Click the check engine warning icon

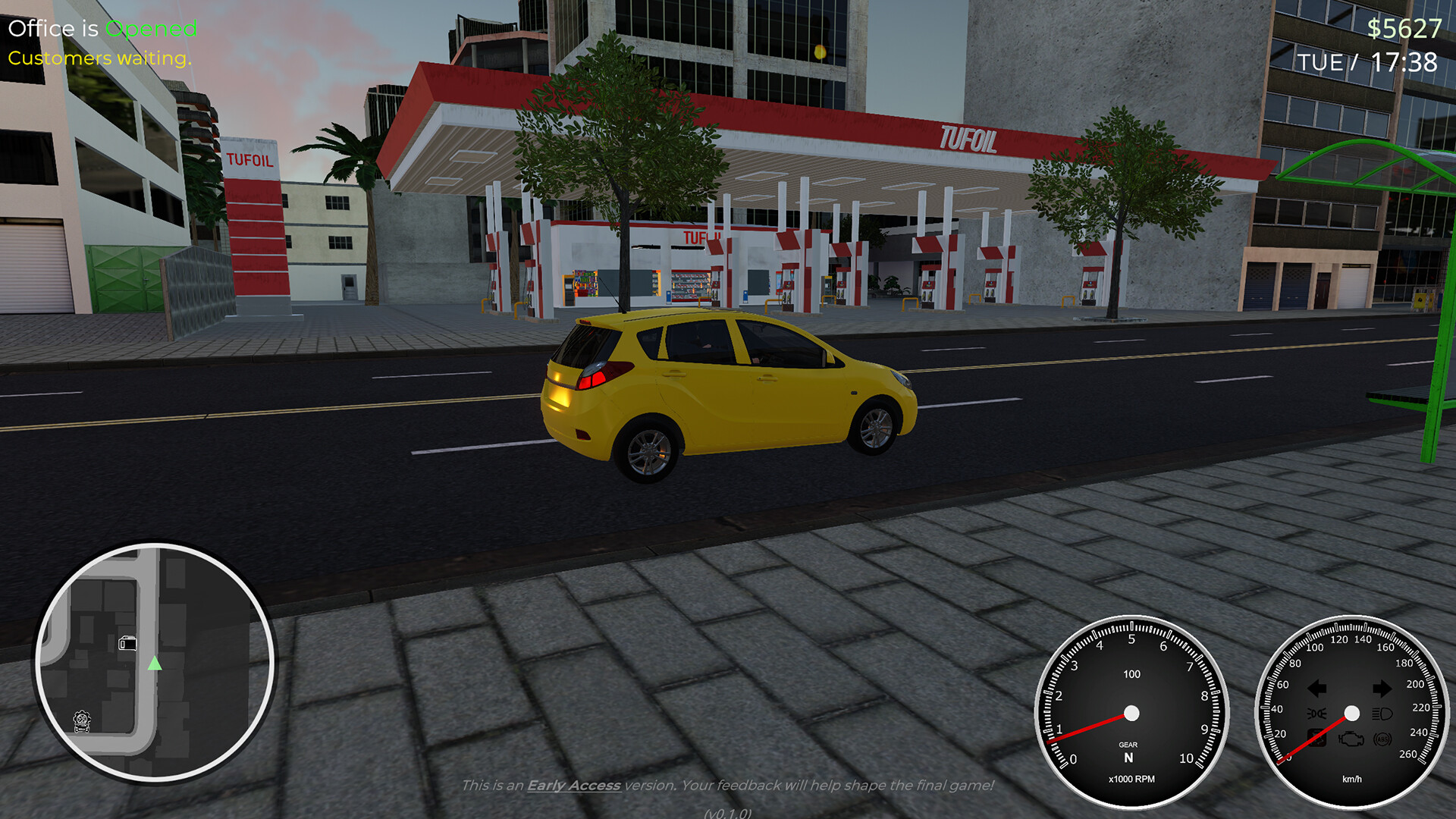point(1351,739)
